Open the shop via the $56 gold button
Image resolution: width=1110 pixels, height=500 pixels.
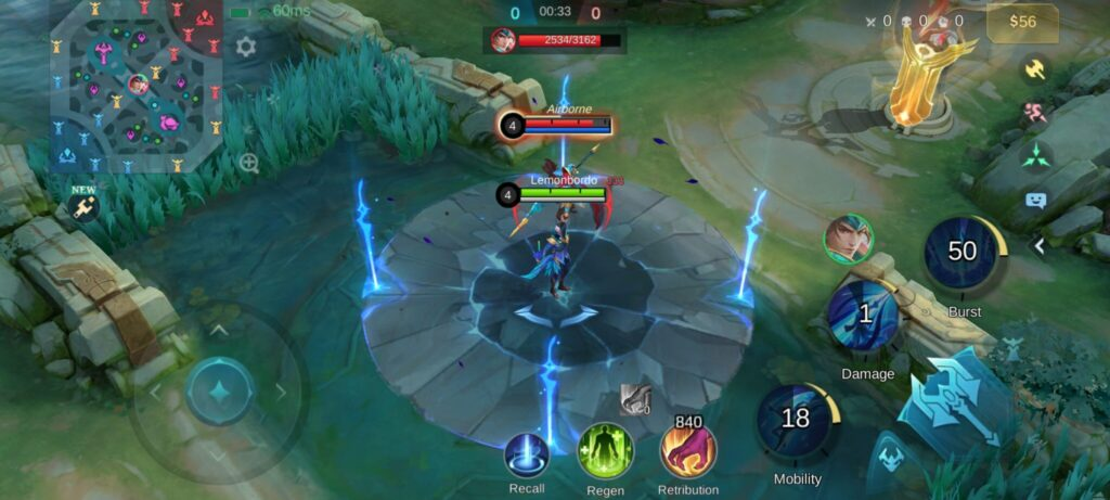coord(1022,22)
